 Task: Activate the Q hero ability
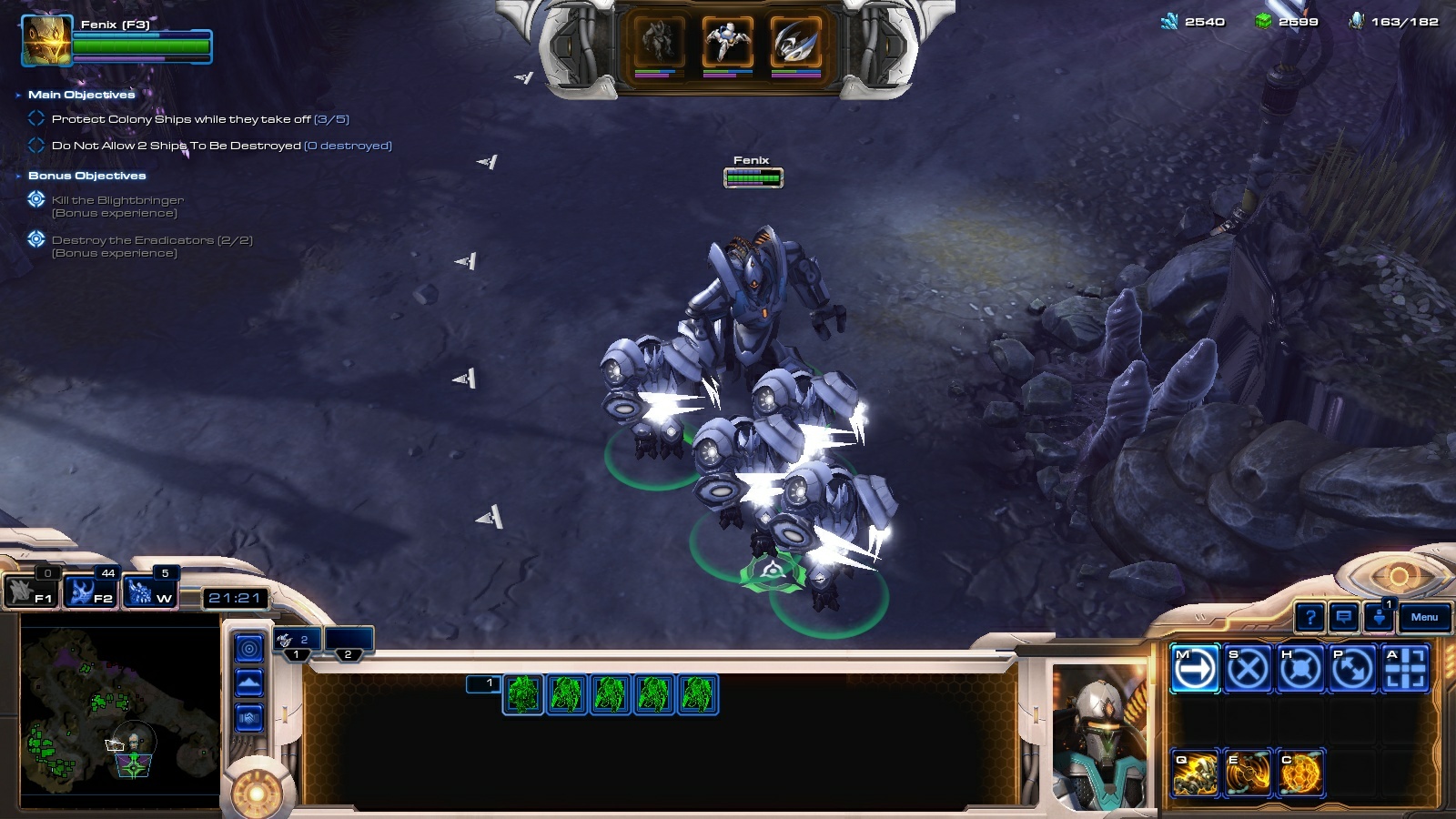point(1195,773)
